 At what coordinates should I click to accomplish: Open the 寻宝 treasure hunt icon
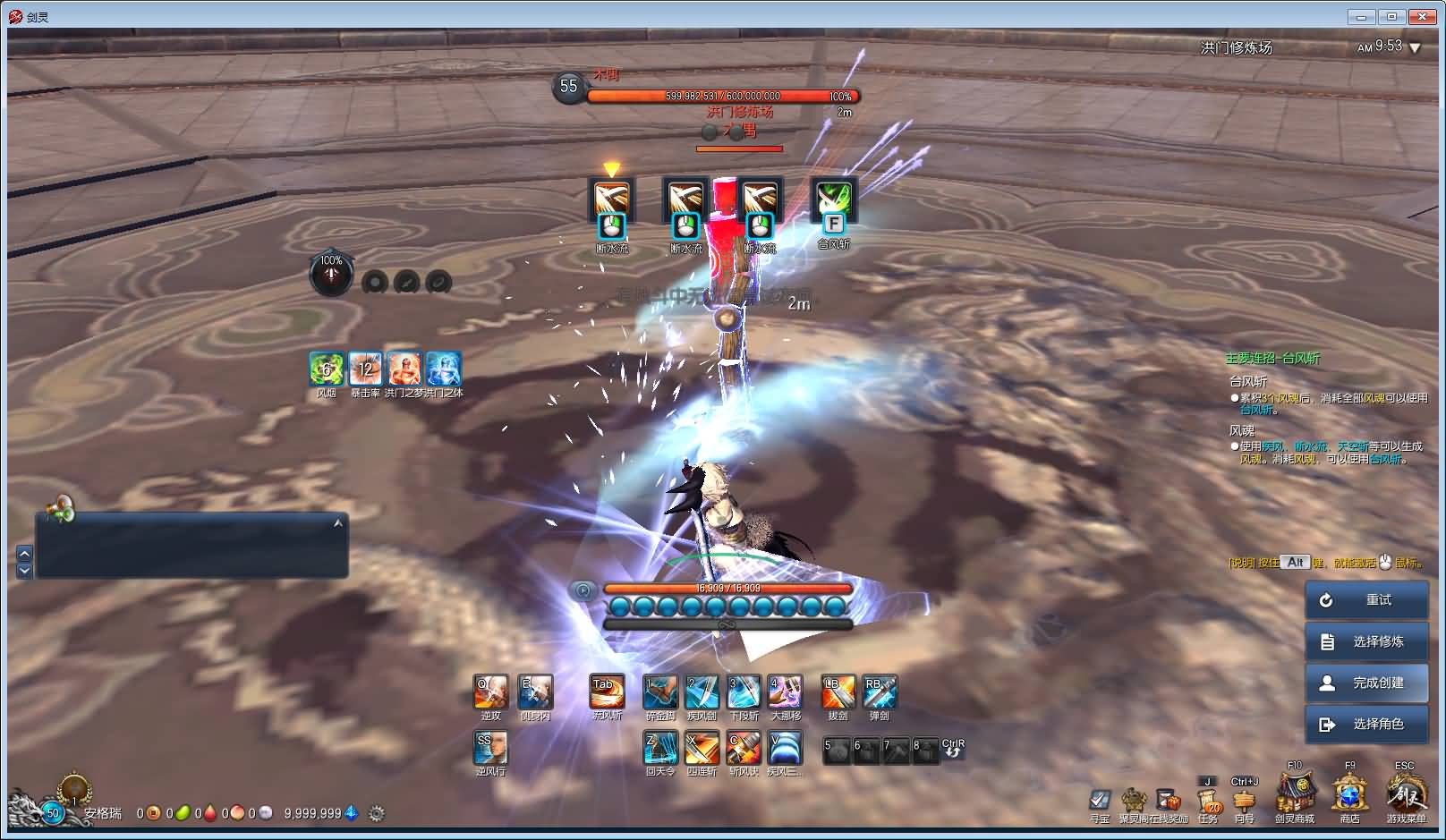click(1100, 800)
